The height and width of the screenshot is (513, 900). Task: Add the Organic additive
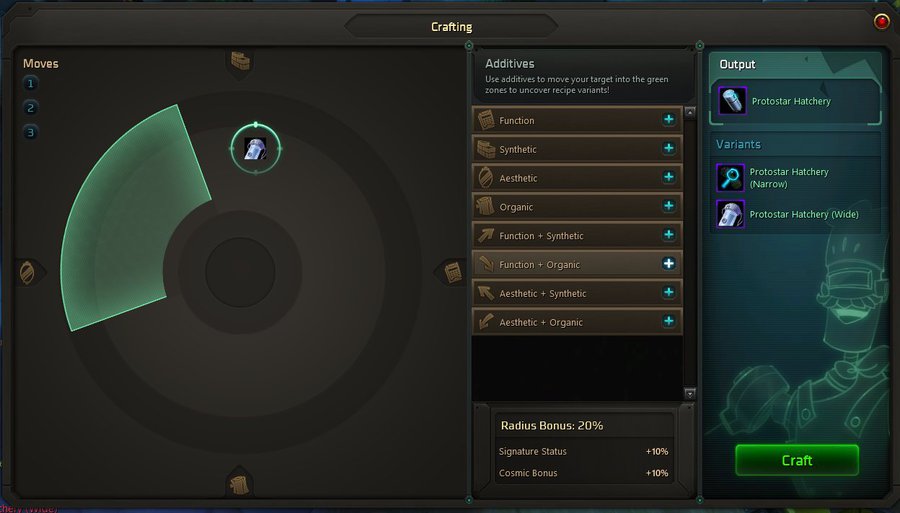(x=668, y=207)
